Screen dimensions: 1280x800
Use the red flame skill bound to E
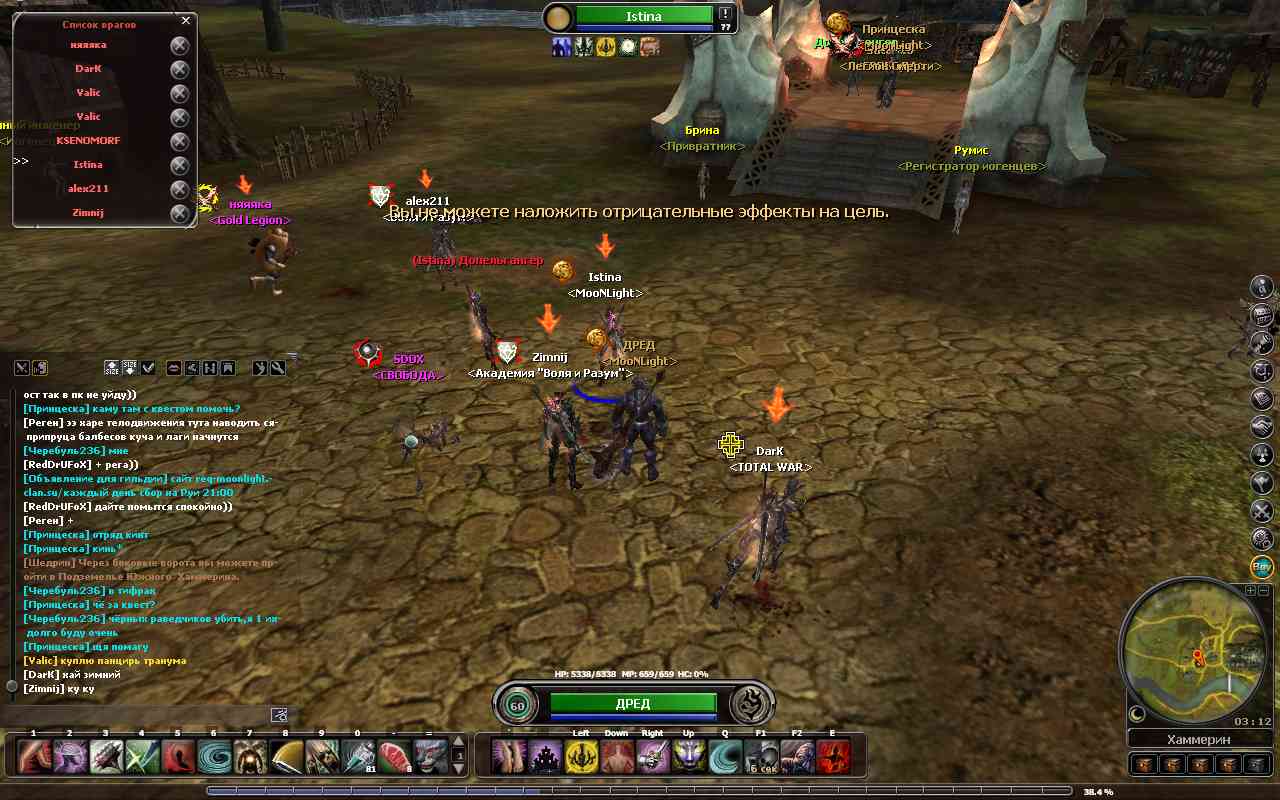click(x=833, y=757)
